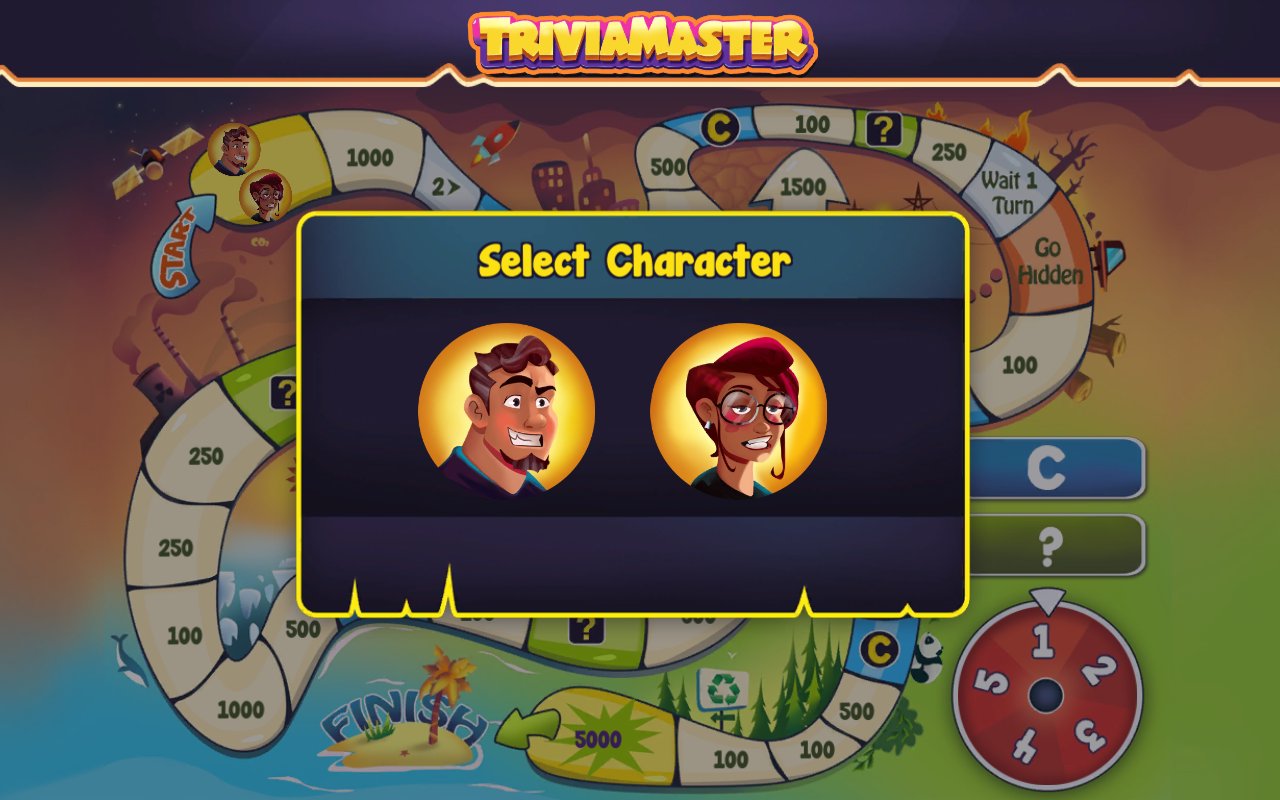Select the male character avatar
Viewport: 1280px width, 800px height.
[506, 410]
